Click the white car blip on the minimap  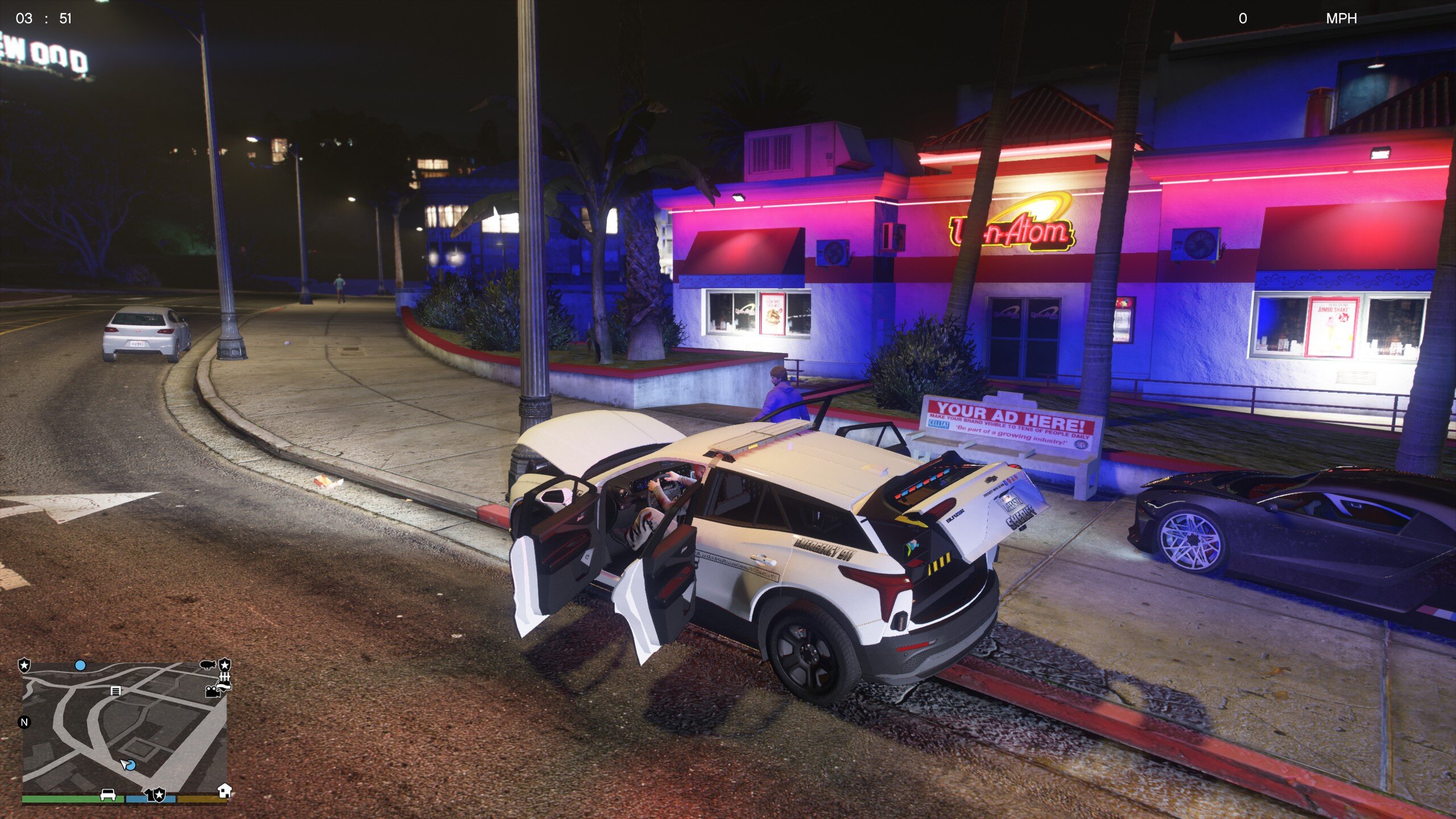click(108, 795)
